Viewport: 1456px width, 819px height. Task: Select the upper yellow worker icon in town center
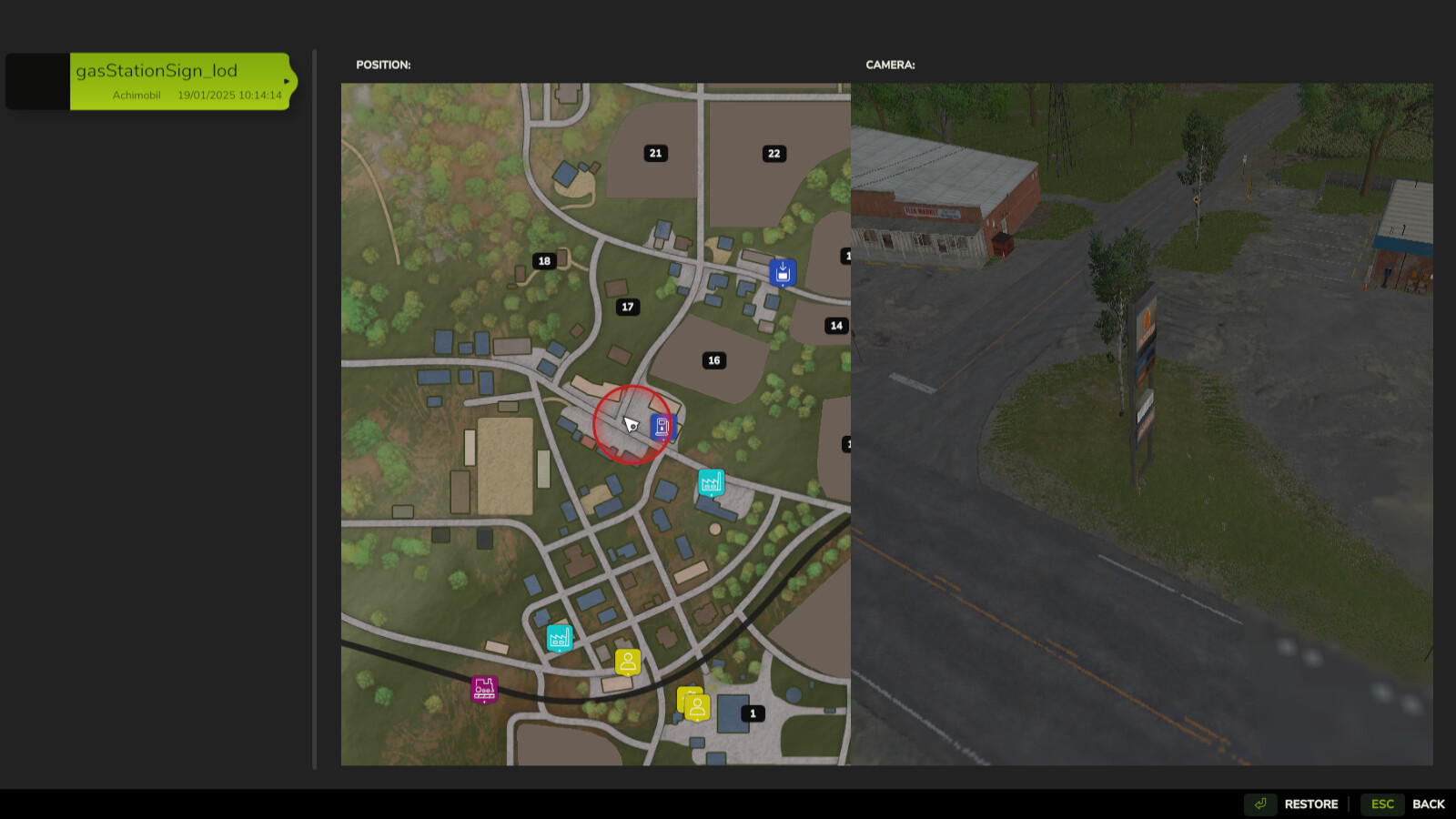coord(627,662)
